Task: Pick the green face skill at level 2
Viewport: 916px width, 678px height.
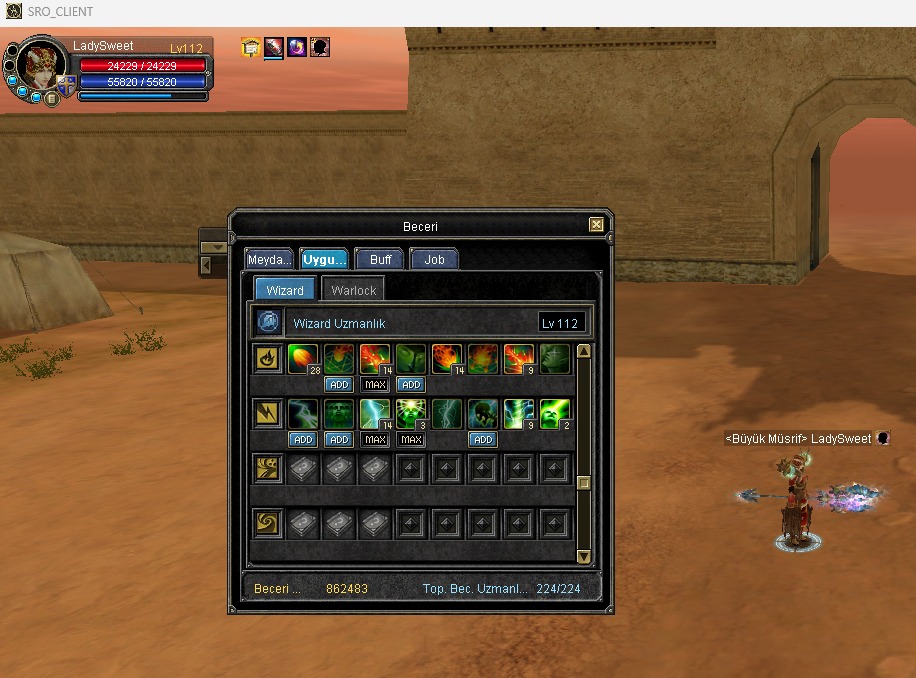Action: [555, 414]
